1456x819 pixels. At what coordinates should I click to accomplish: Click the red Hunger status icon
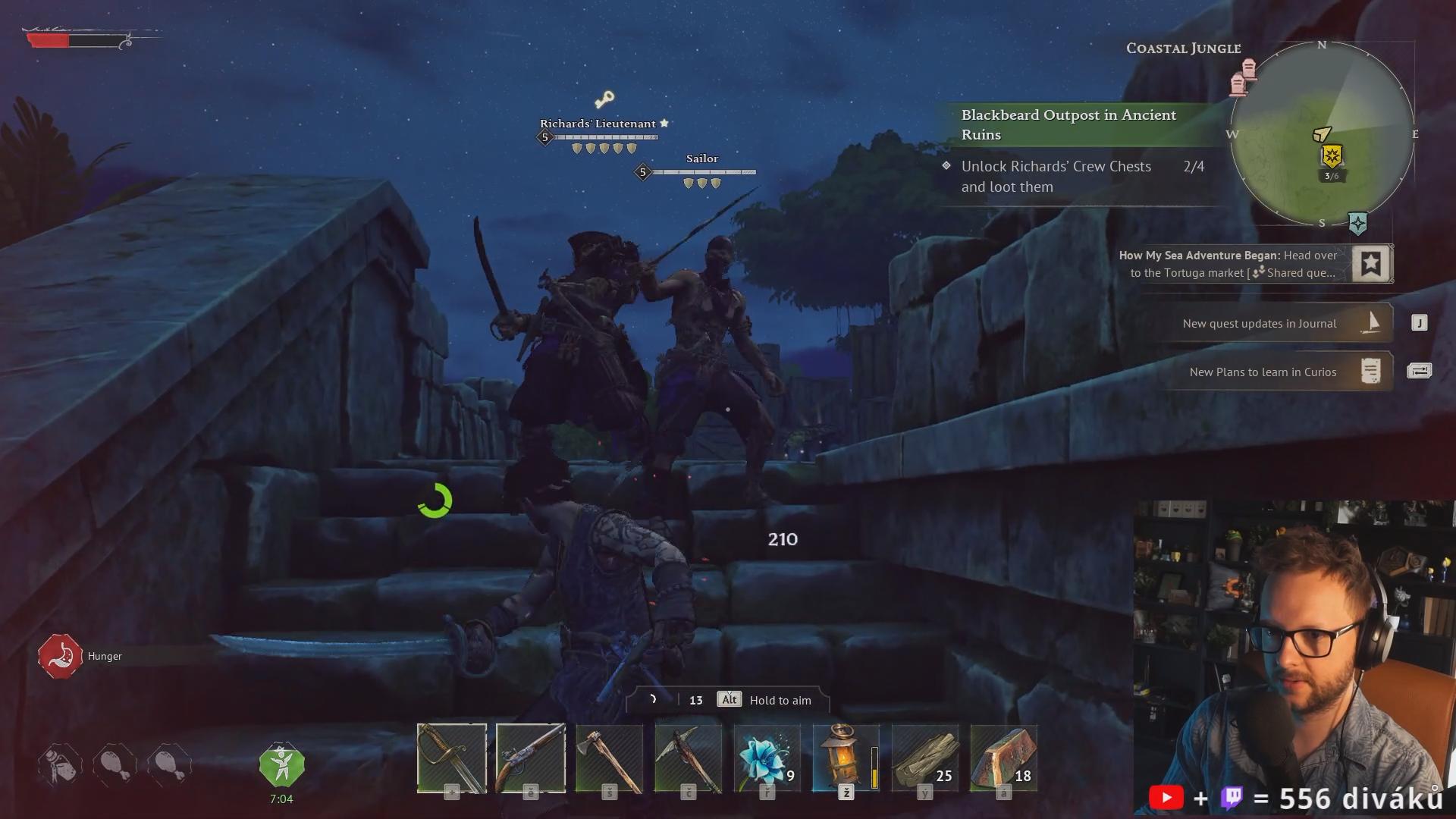pyautogui.click(x=60, y=656)
